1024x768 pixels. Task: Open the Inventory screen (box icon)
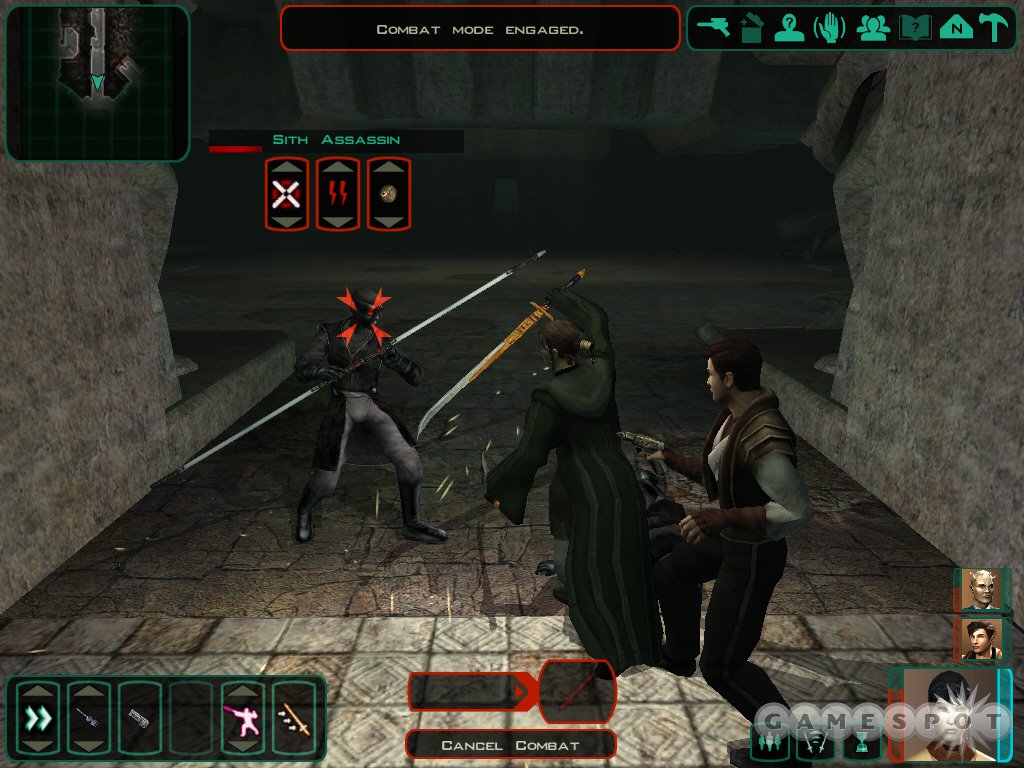click(753, 28)
